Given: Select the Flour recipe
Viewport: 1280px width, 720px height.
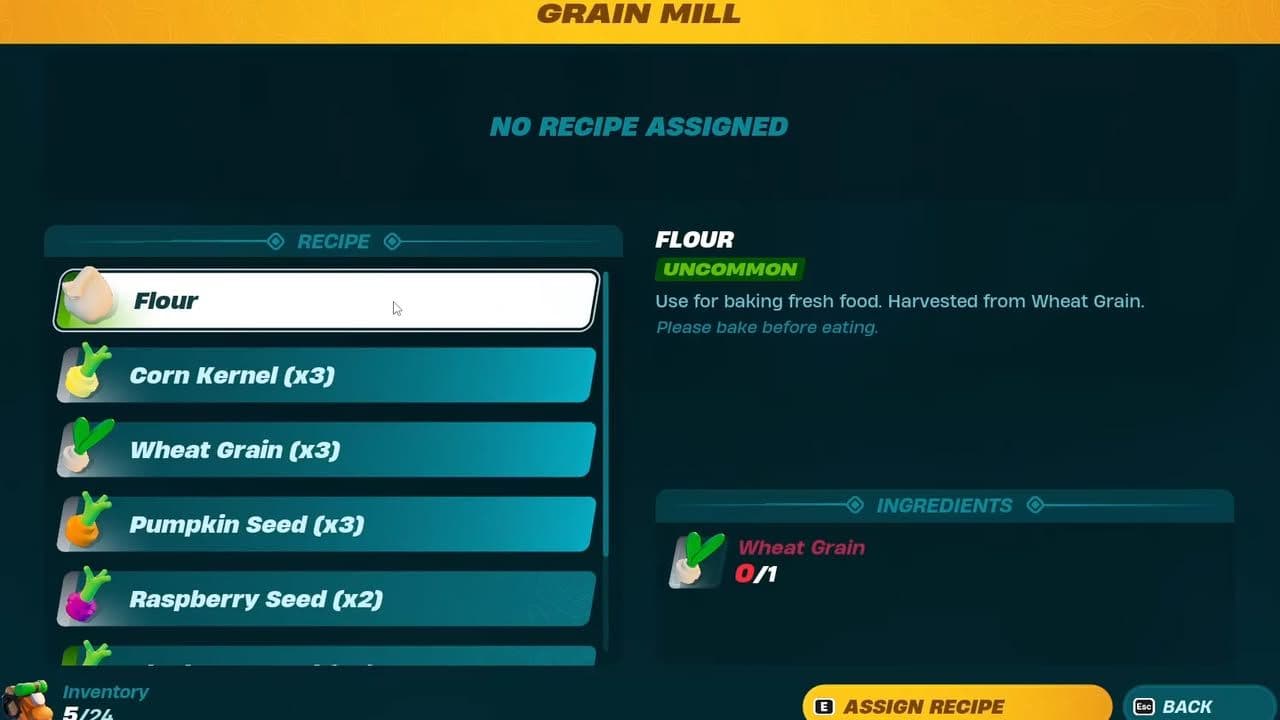Looking at the screenshot, I should [x=320, y=300].
